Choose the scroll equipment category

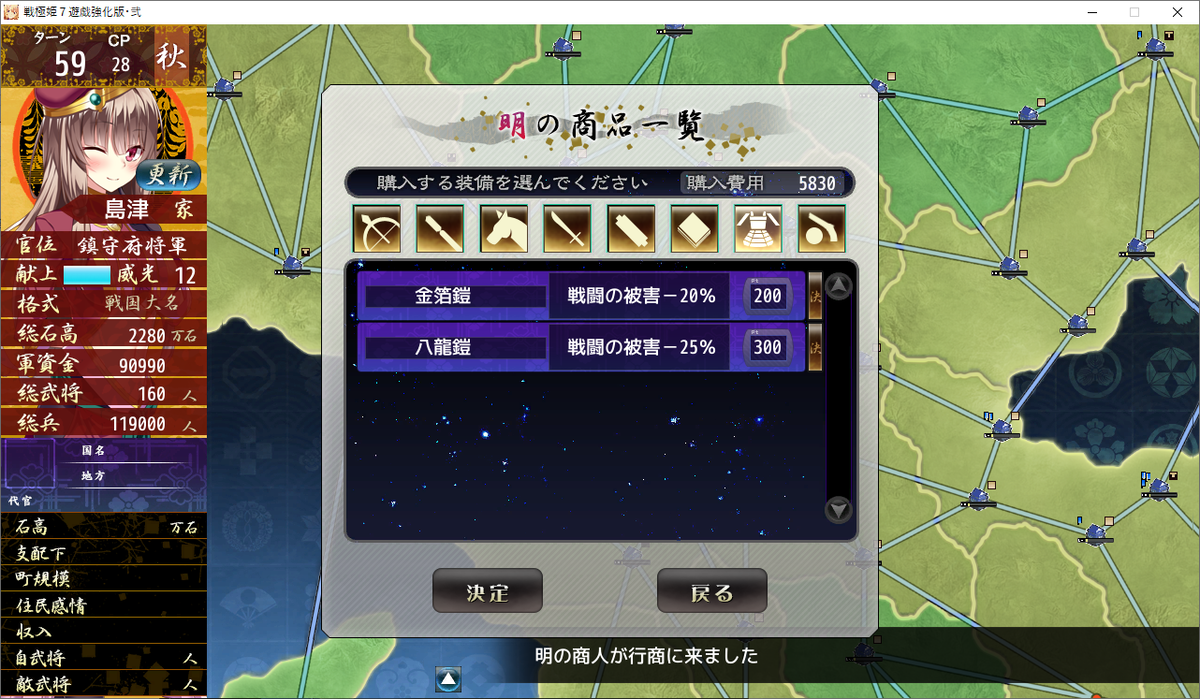631,229
